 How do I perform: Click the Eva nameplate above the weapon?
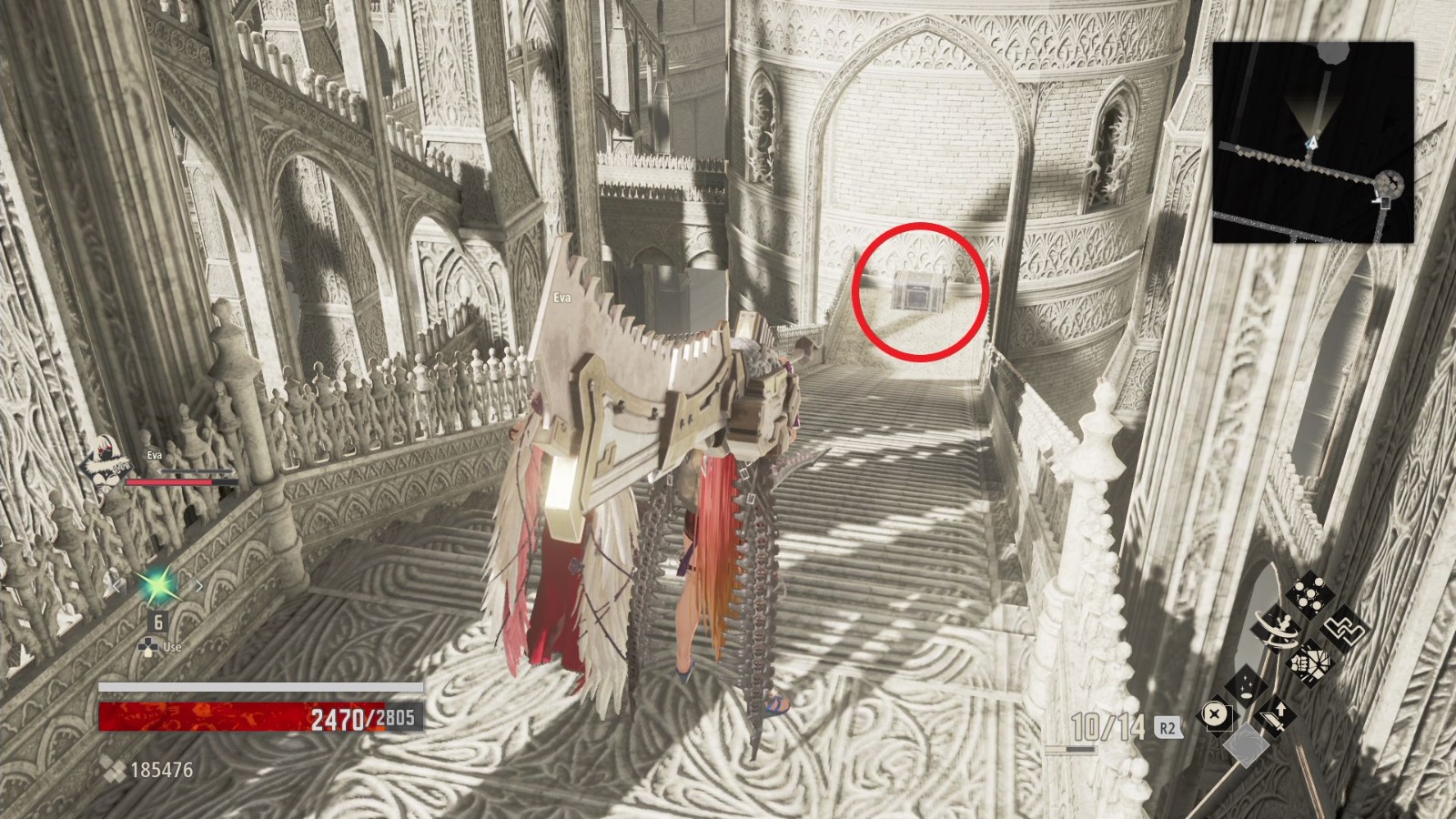point(562,298)
